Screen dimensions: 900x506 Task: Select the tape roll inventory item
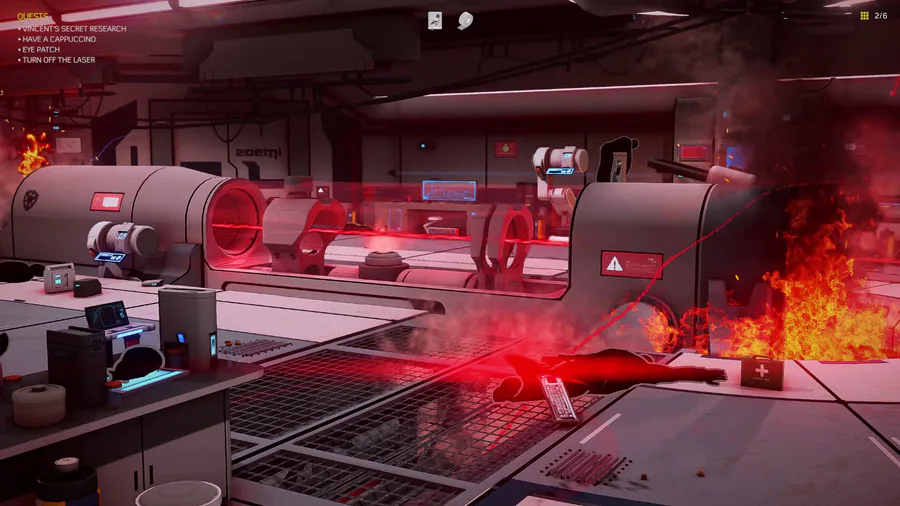click(x=465, y=20)
